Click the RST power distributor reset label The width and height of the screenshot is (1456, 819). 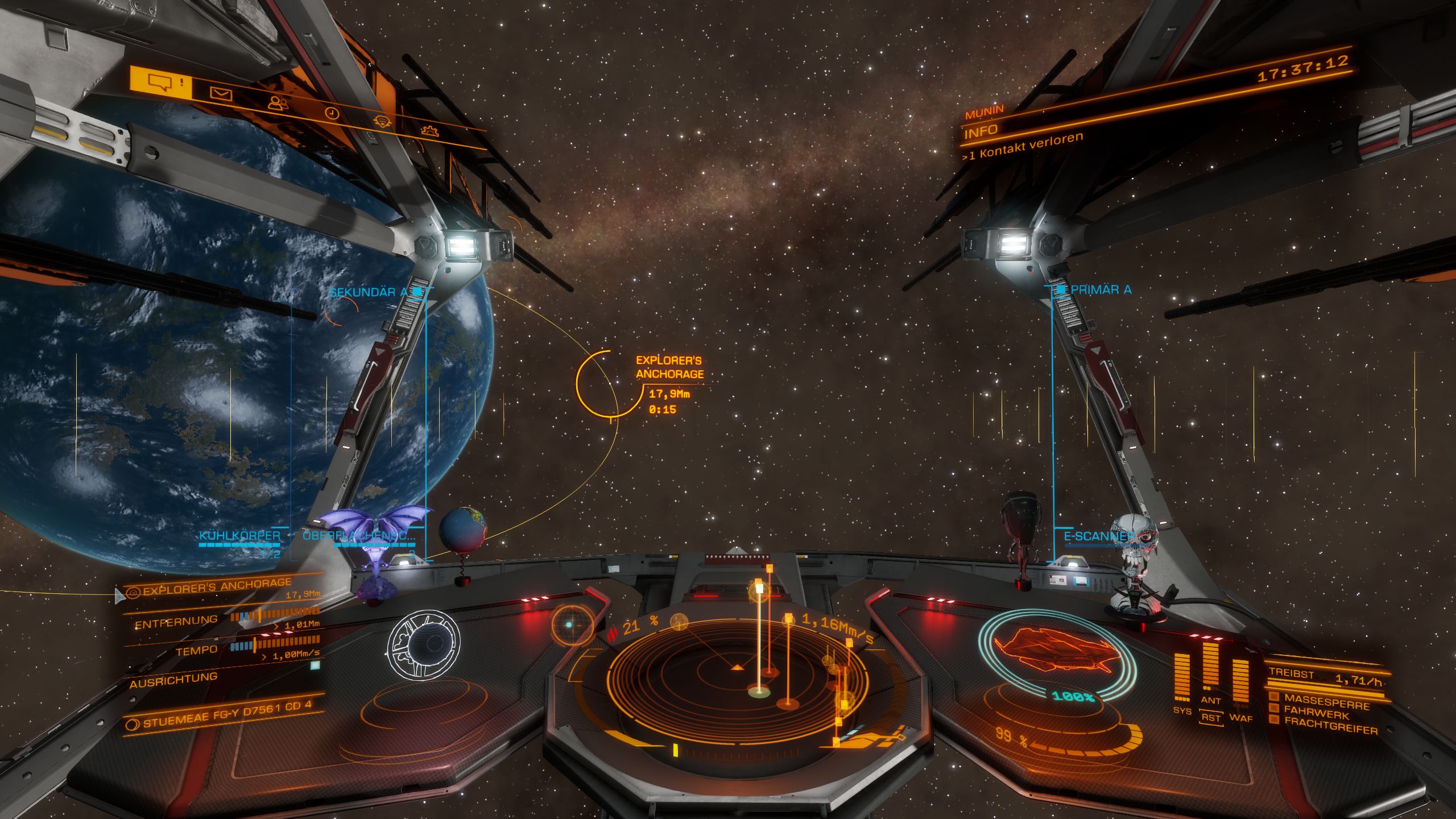[x=1211, y=718]
